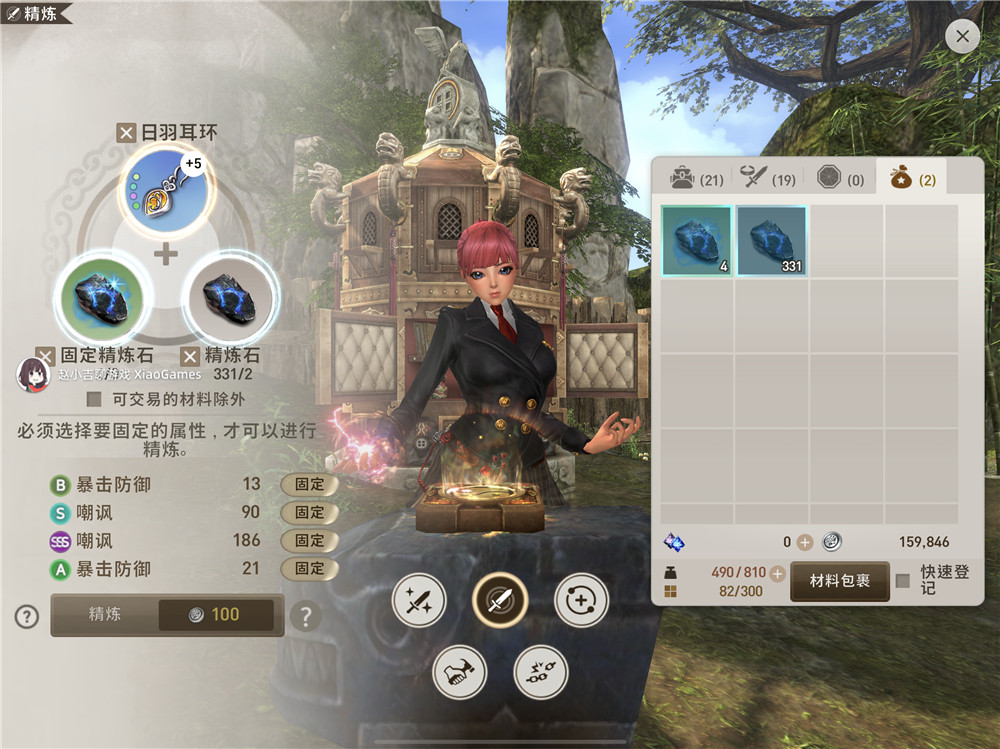Viewport: 1000px width, 749px height.
Task: Open the armor tab showing (21)
Action: [x=697, y=179]
